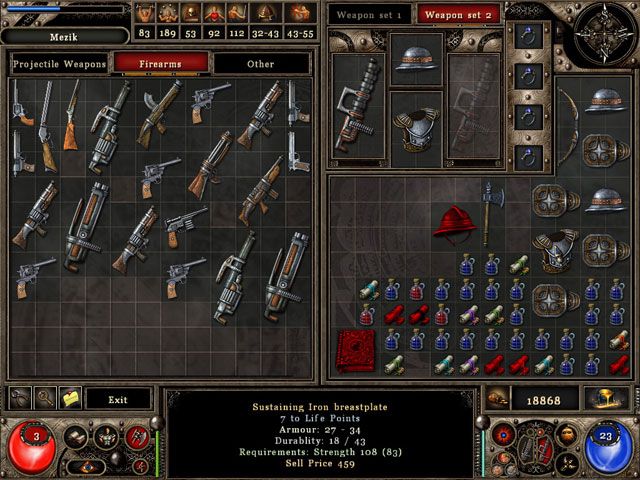The height and width of the screenshot is (480, 640).
Task: Select the red hat in inventory
Action: click(454, 222)
